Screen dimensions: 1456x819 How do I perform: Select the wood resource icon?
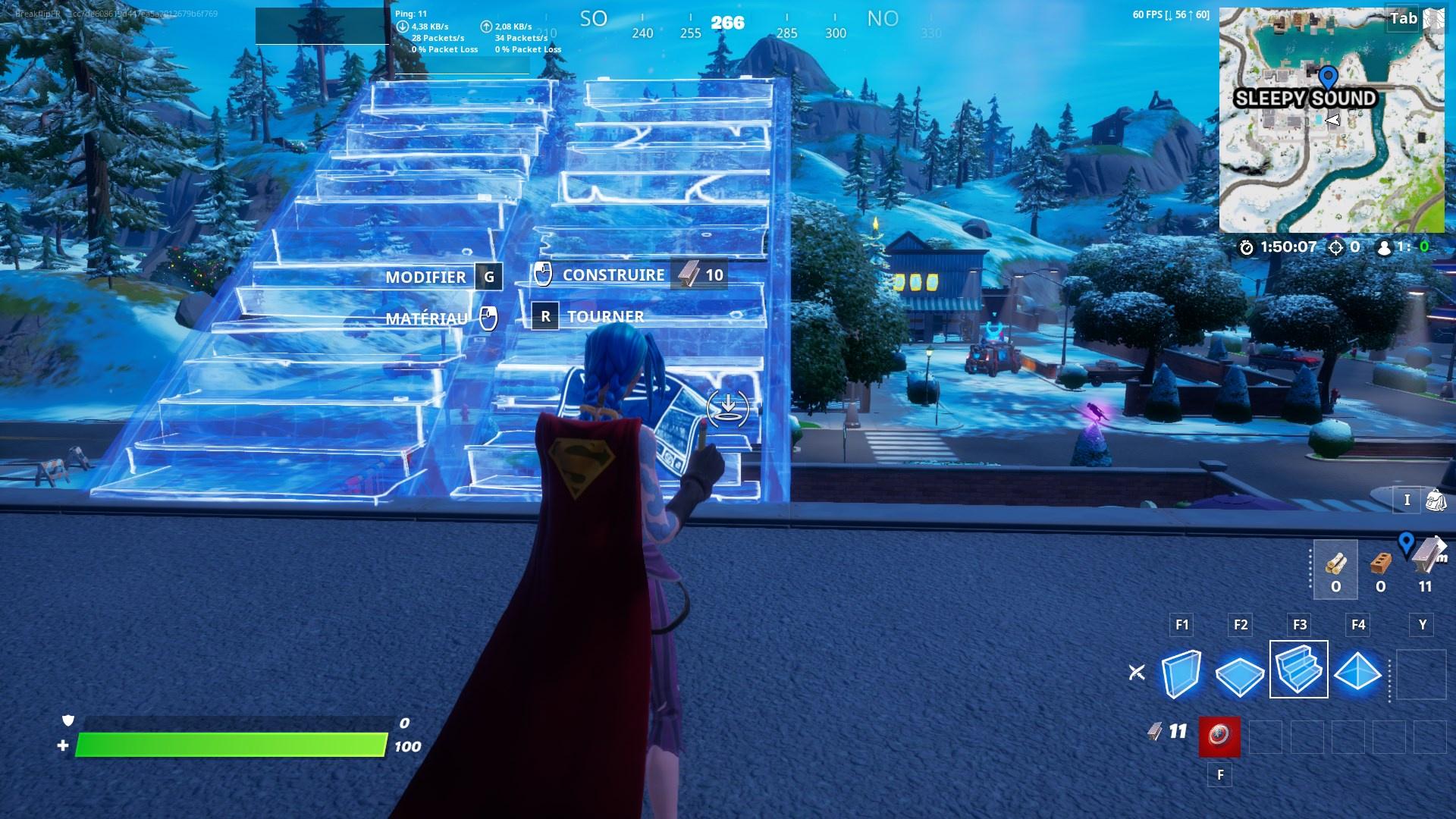1335,564
